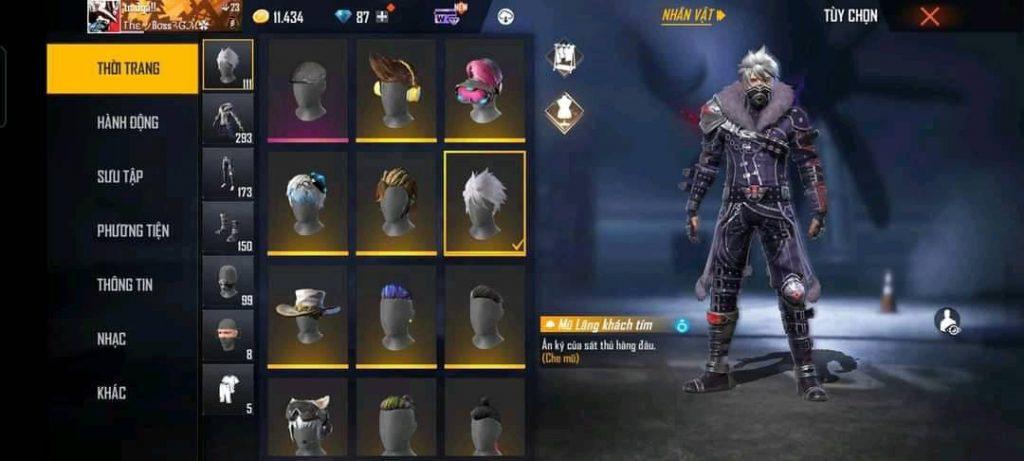Equip the pink hair with goggles
This screenshot has width=1024, height=461.
[484, 91]
